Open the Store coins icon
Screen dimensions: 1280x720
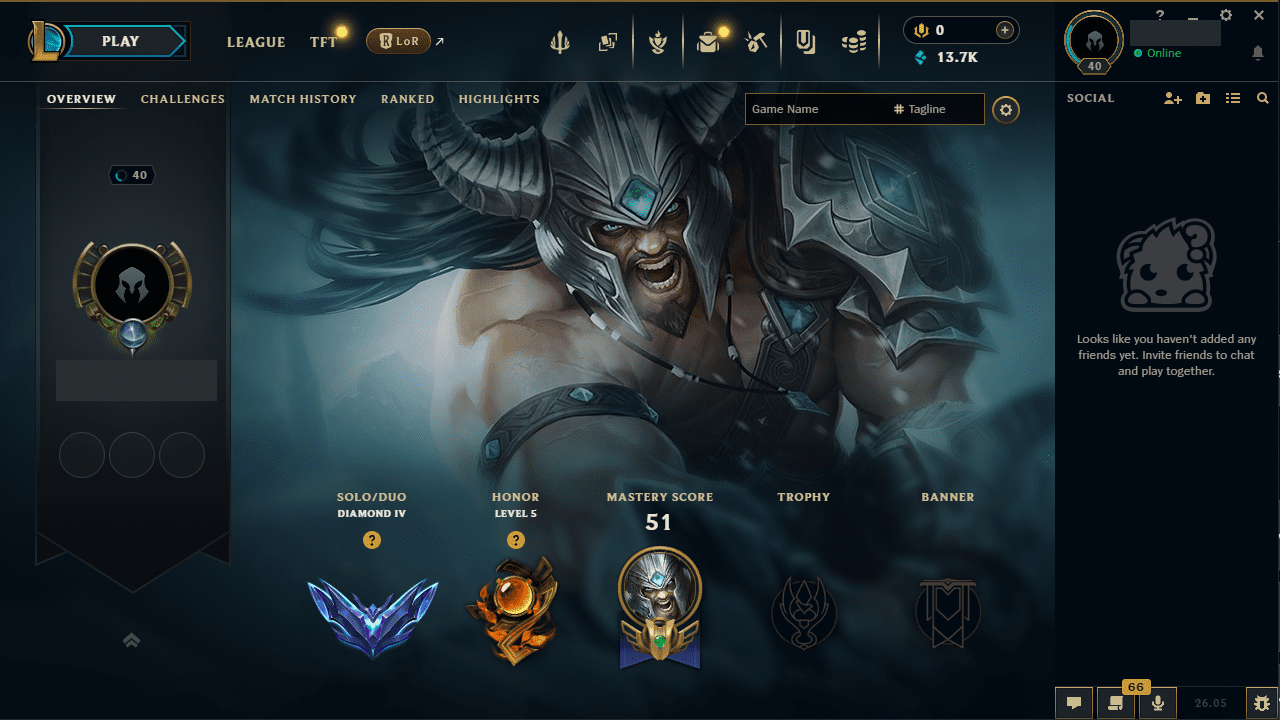[x=855, y=42]
